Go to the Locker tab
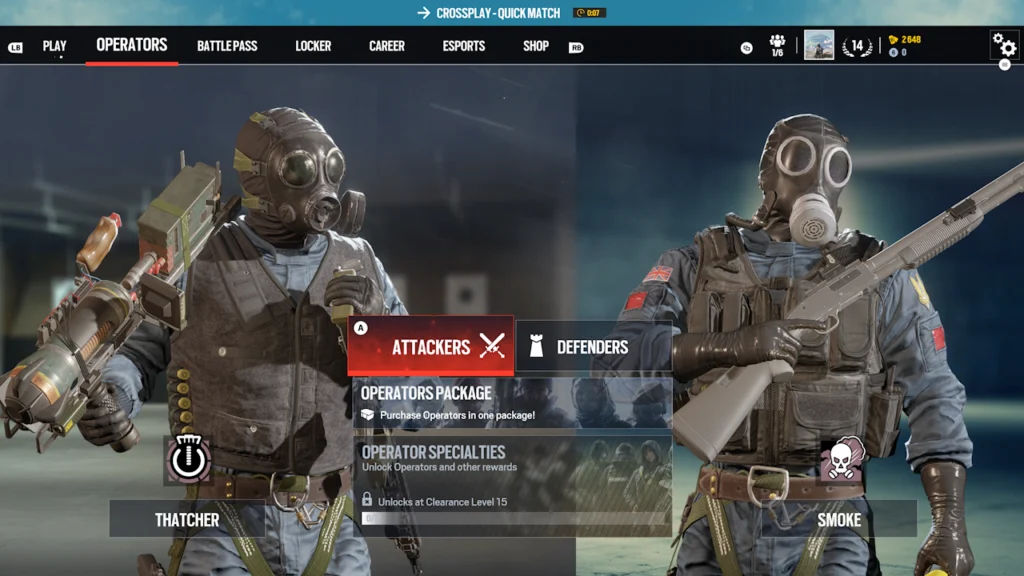1024x576 pixels. pyautogui.click(x=313, y=46)
